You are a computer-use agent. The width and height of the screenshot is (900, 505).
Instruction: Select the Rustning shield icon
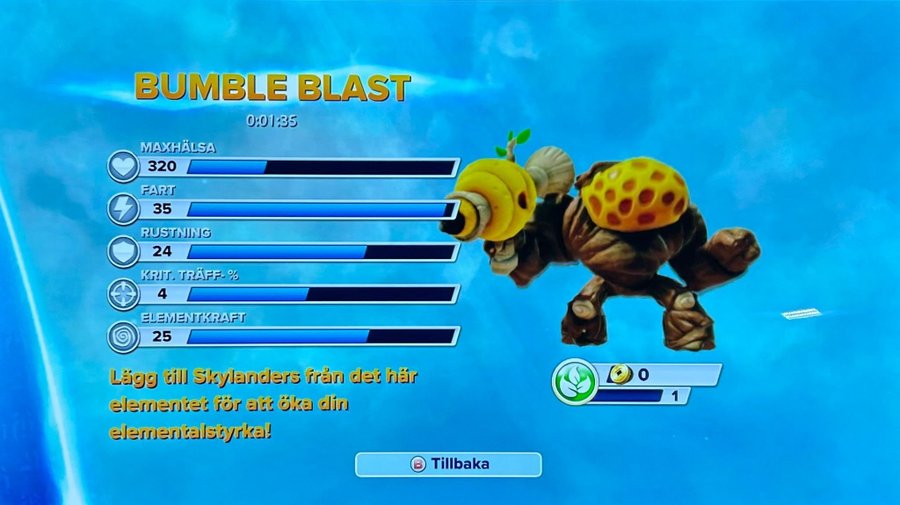123,251
